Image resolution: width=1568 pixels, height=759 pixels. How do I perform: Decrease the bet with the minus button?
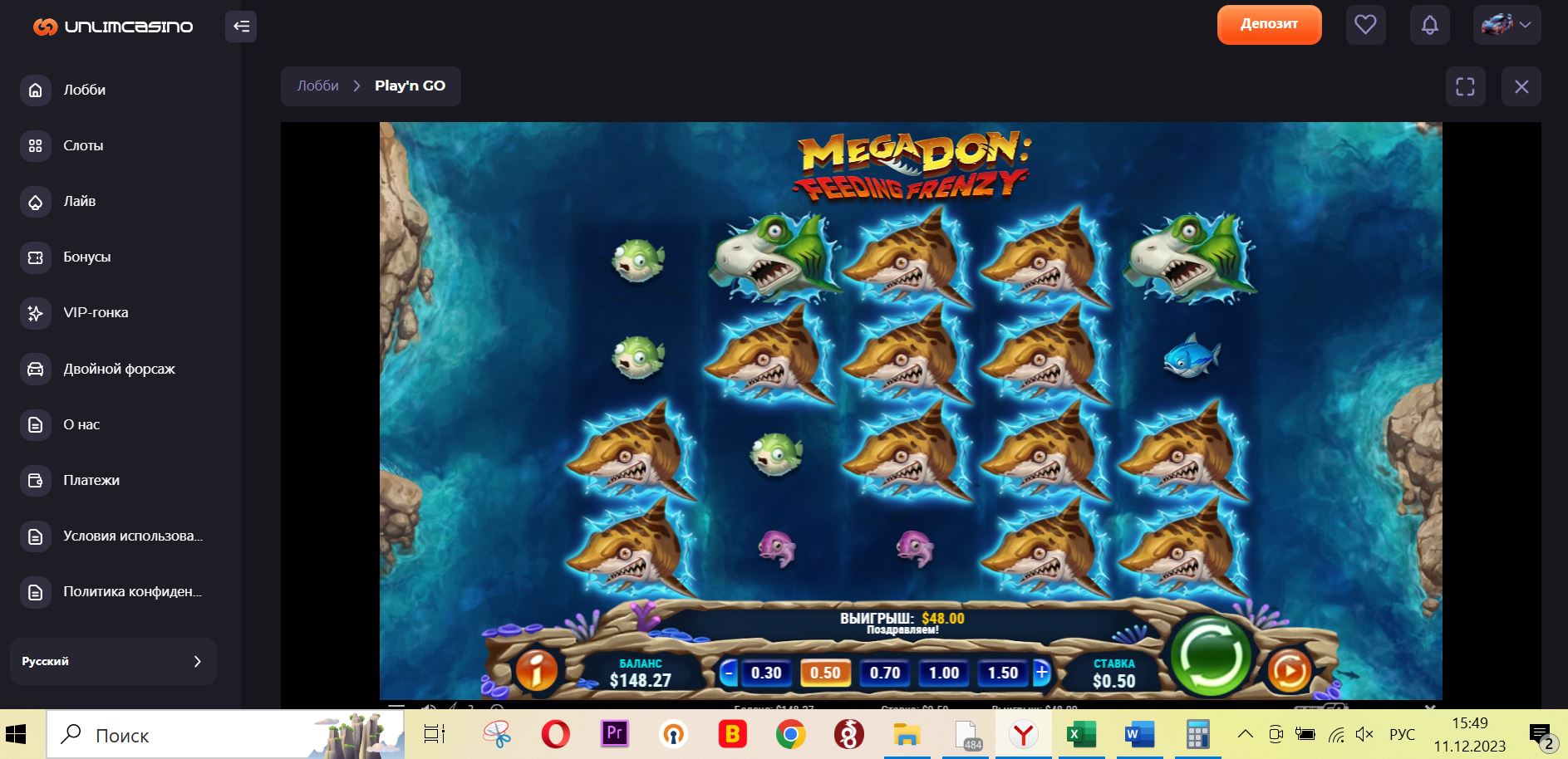click(x=728, y=672)
